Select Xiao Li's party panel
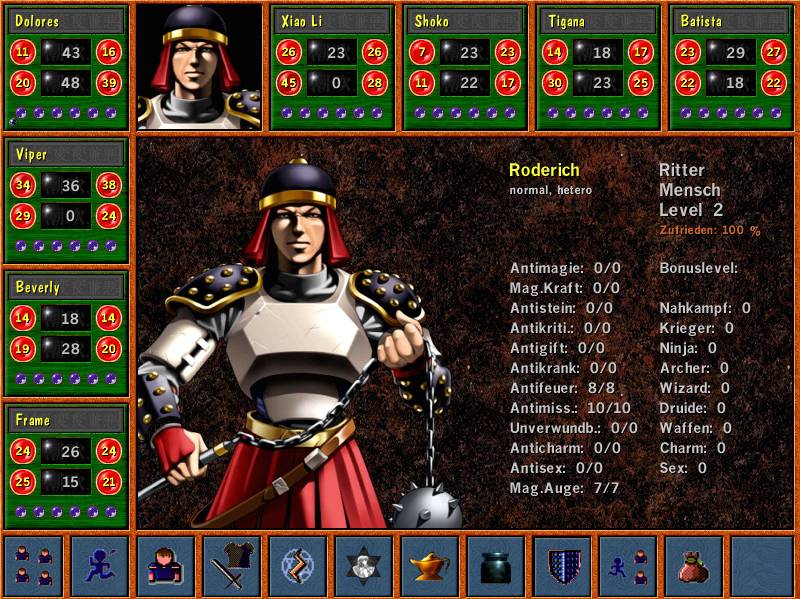This screenshot has width=800, height=599. tap(333, 67)
